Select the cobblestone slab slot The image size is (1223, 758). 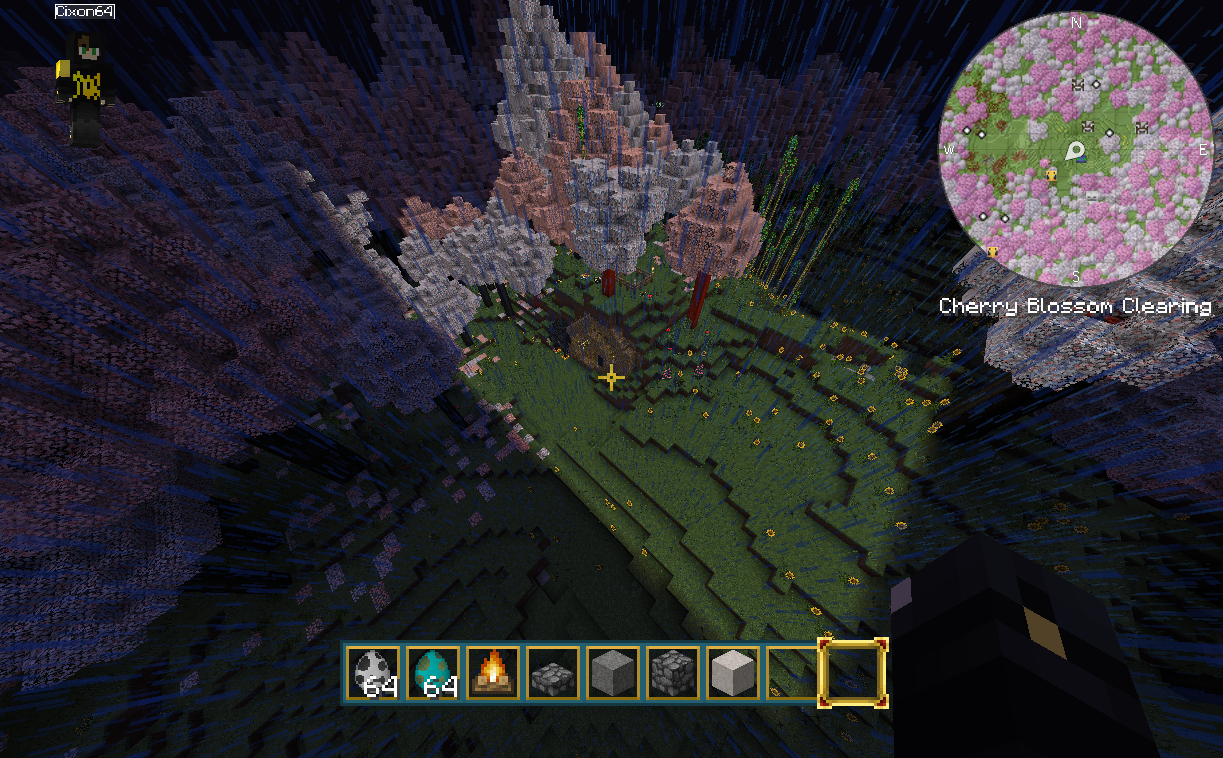[553, 672]
